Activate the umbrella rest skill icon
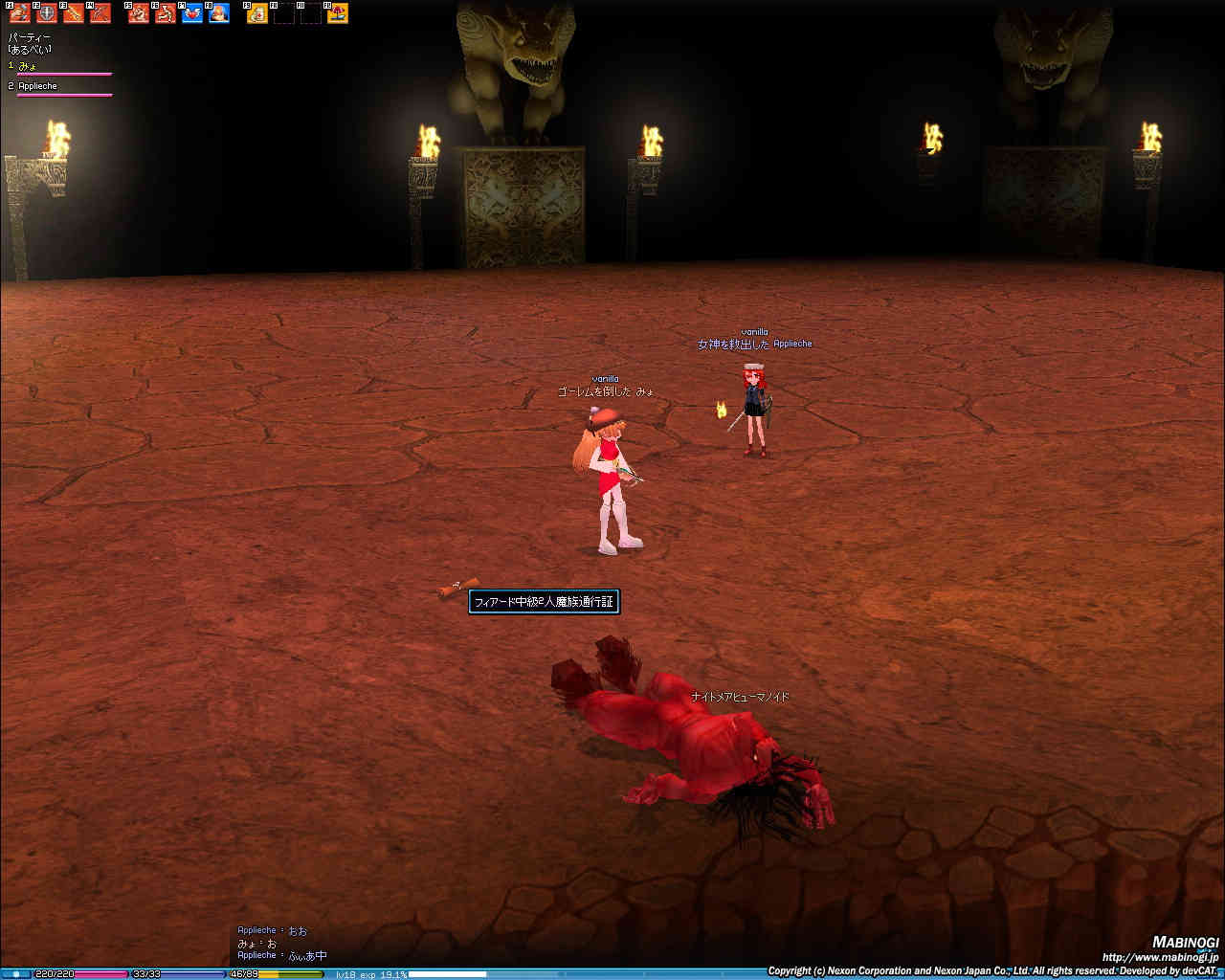The height and width of the screenshot is (980, 1225). (338, 13)
